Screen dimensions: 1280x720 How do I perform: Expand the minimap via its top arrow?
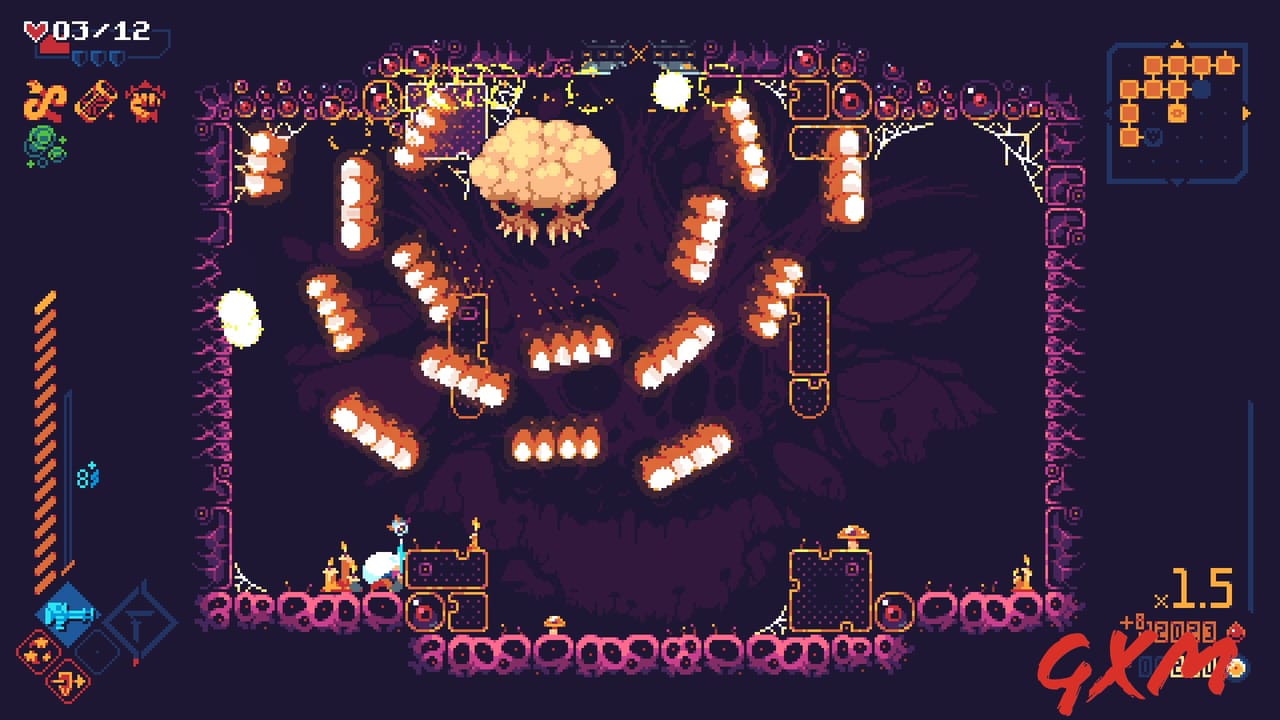tap(1177, 44)
